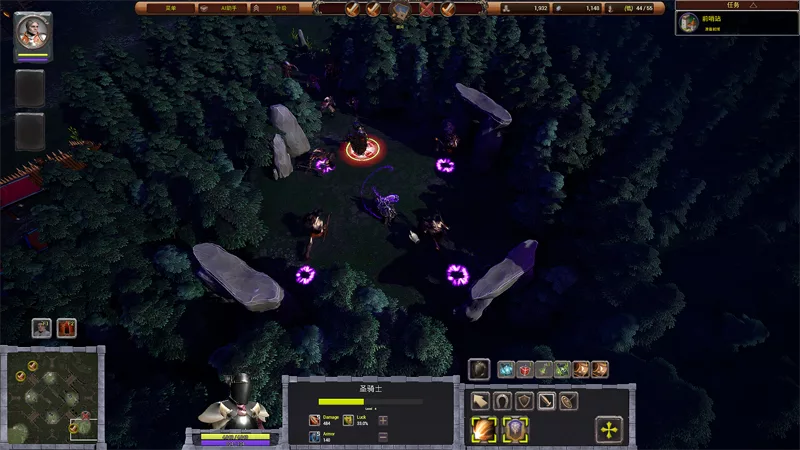Select the shield hold-position command
This screenshot has width=800, height=450.
(x=524, y=401)
